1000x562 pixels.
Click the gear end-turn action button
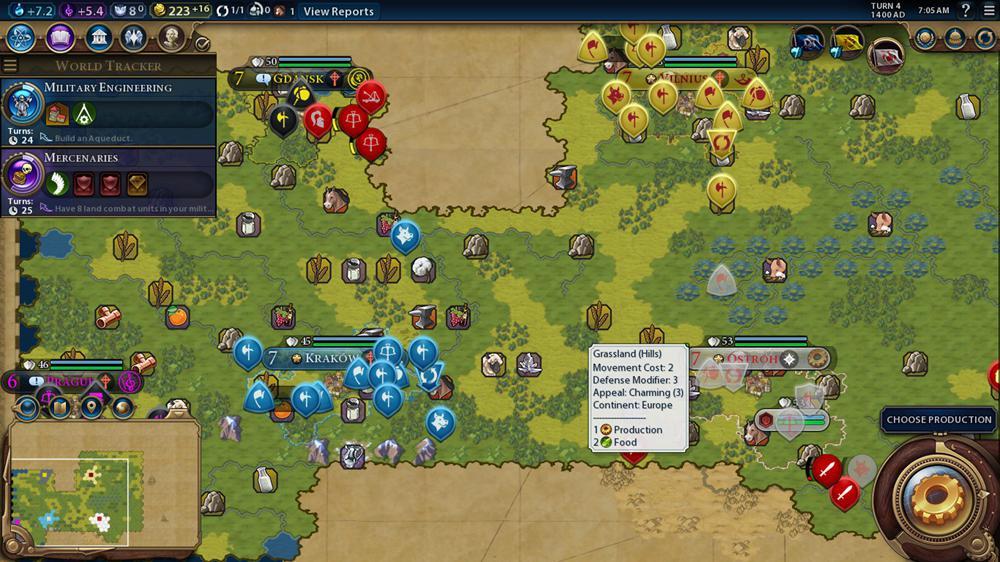tap(937, 496)
